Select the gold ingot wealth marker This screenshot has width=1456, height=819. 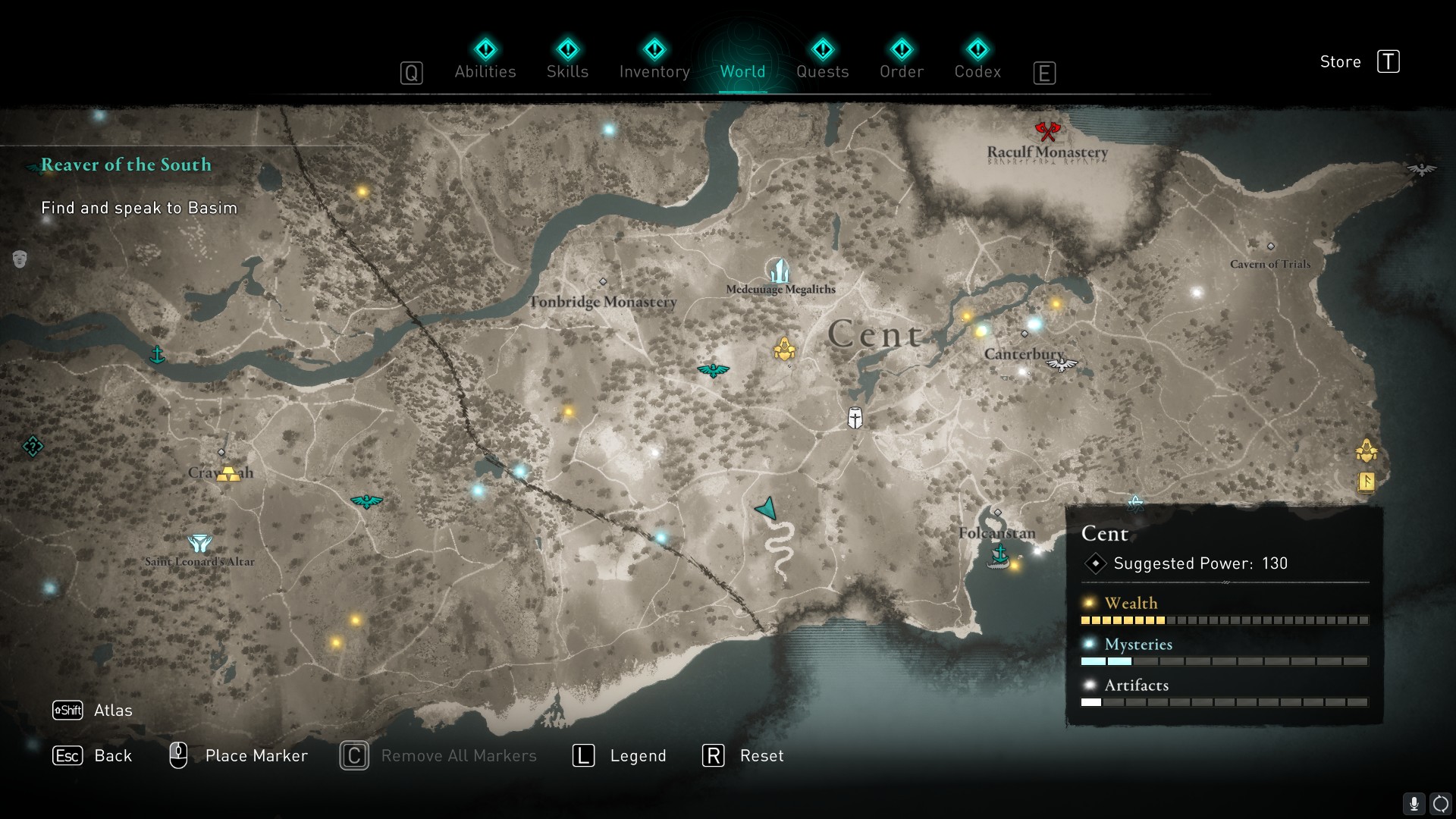pyautogui.click(x=227, y=474)
